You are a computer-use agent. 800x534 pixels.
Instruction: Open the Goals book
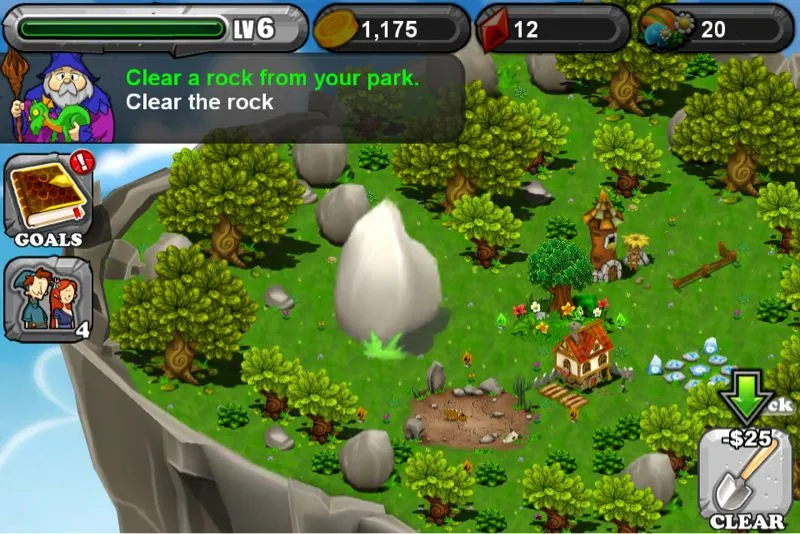(49, 197)
